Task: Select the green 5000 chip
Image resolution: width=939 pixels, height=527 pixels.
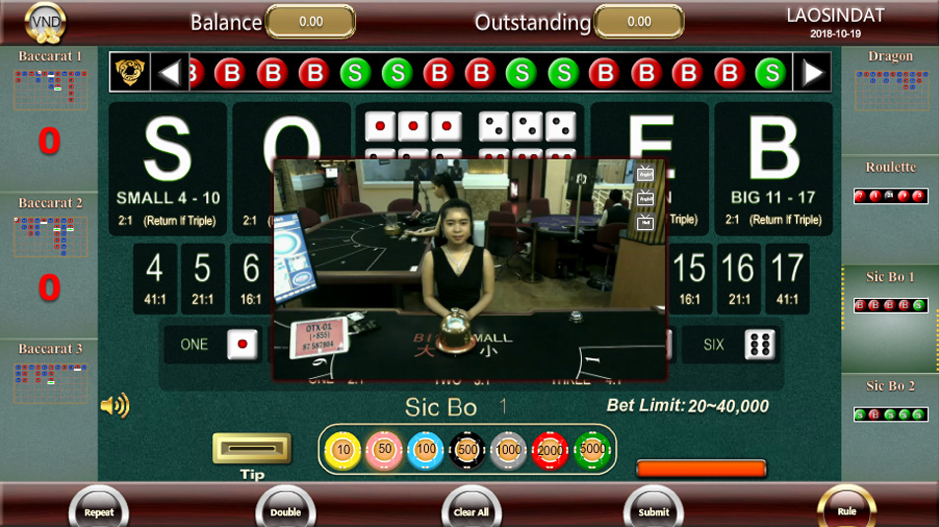Action: (591, 450)
